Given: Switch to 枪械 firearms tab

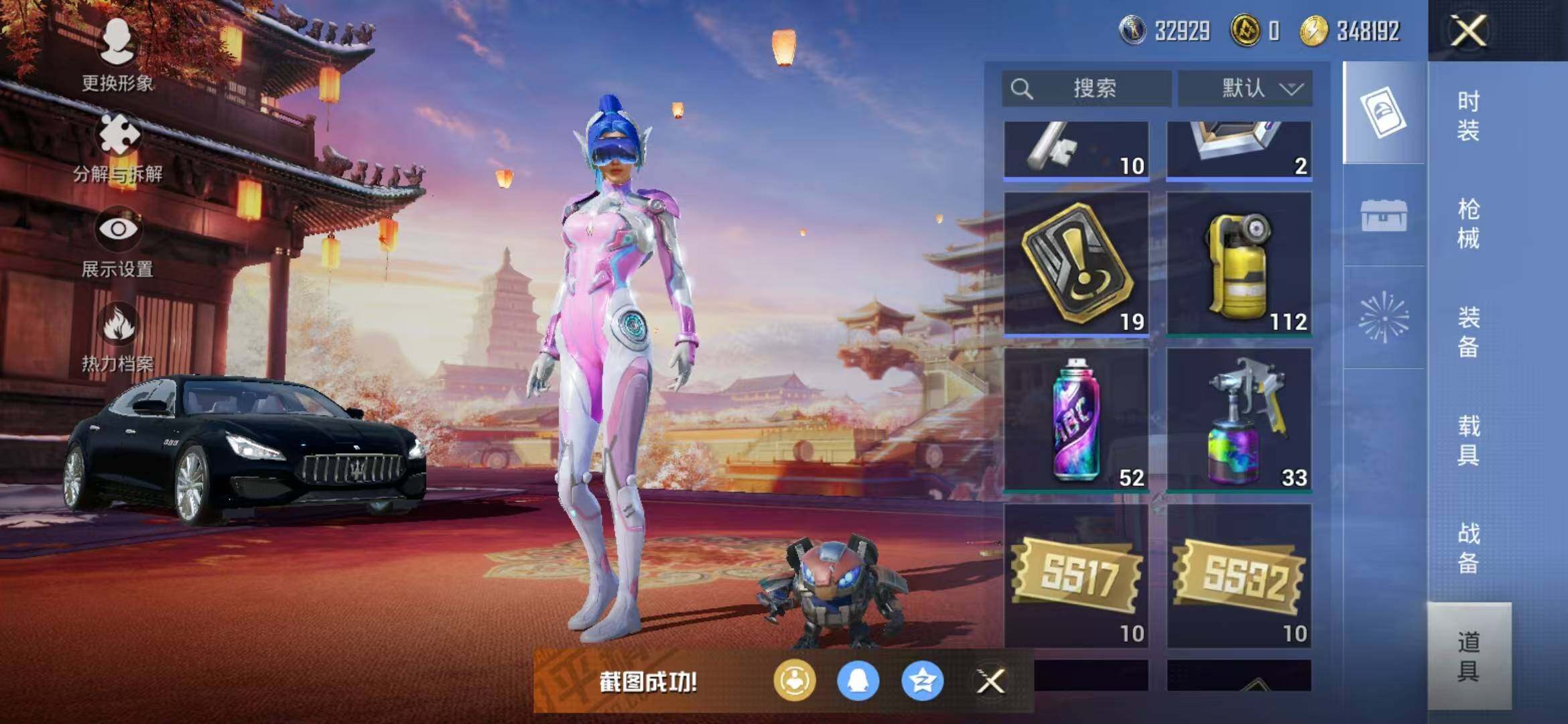Looking at the screenshot, I should tap(1467, 224).
